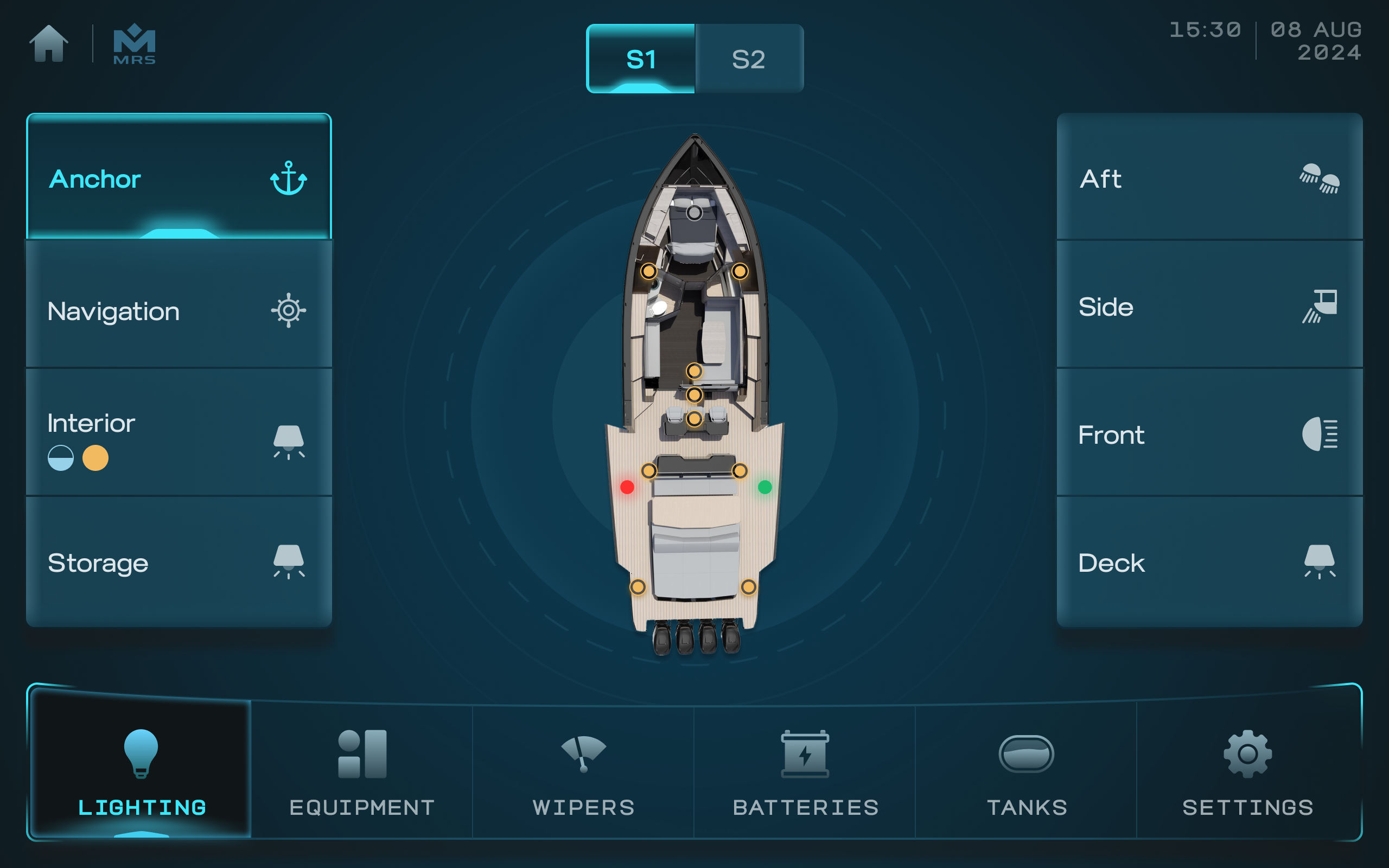1389x868 pixels.
Task: Go to the home screen icon
Action: [49, 43]
